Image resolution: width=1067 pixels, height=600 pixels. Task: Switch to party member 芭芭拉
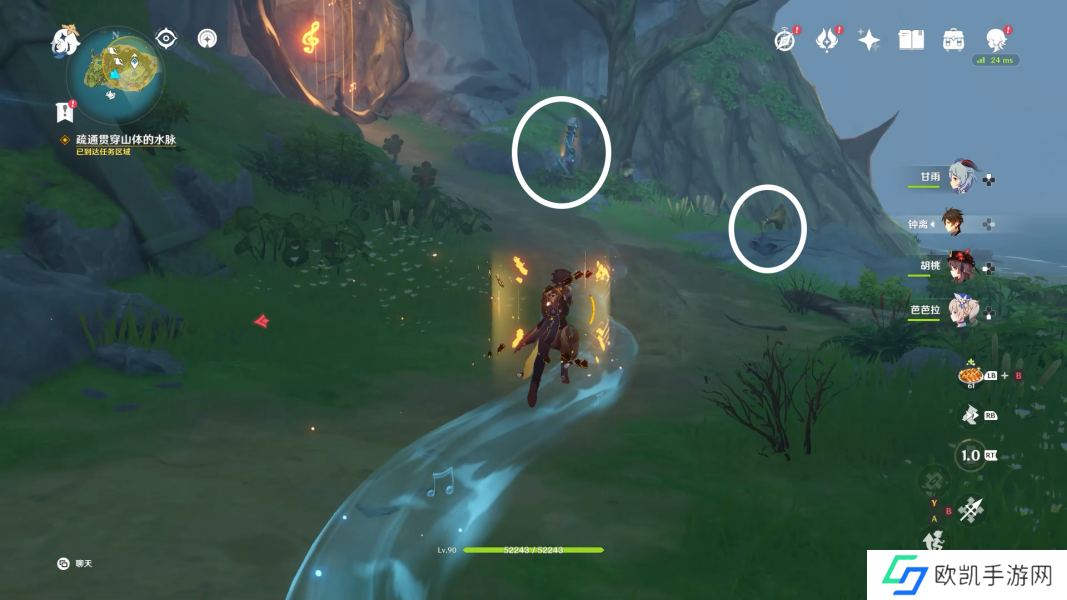click(x=961, y=308)
